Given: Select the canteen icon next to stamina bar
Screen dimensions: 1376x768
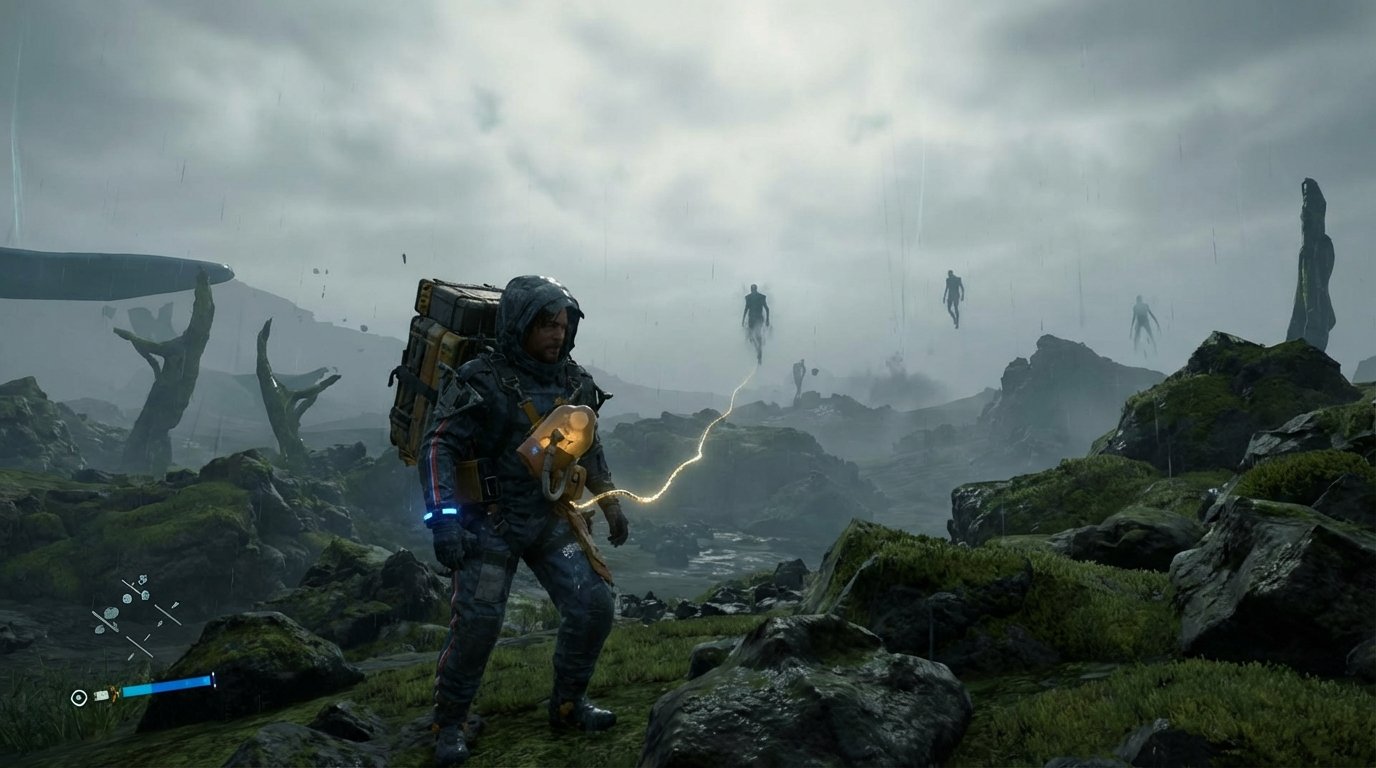Looking at the screenshot, I should coord(102,695).
